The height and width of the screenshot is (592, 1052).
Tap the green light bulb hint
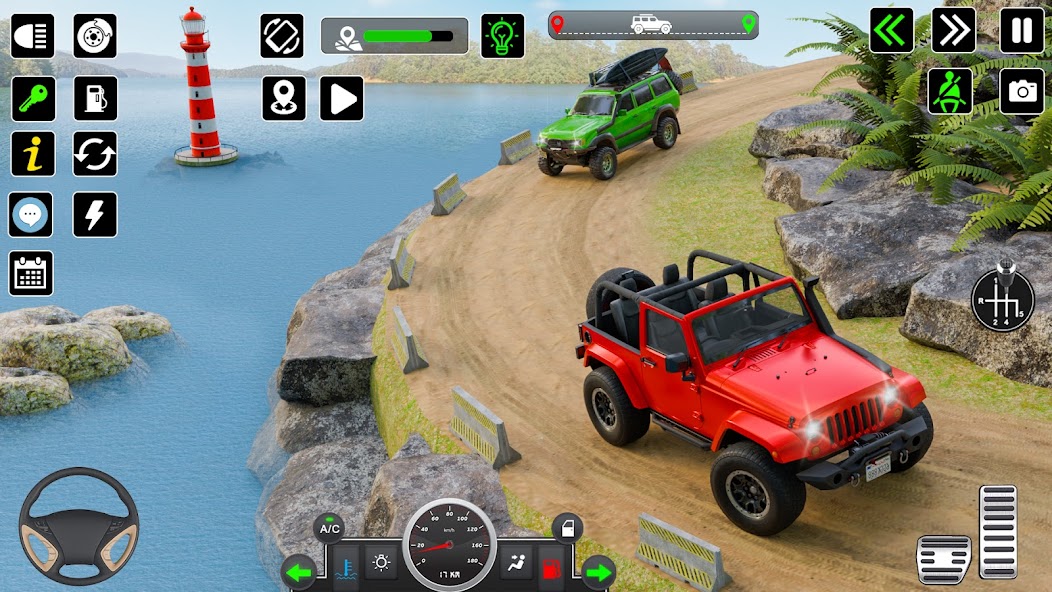point(502,36)
